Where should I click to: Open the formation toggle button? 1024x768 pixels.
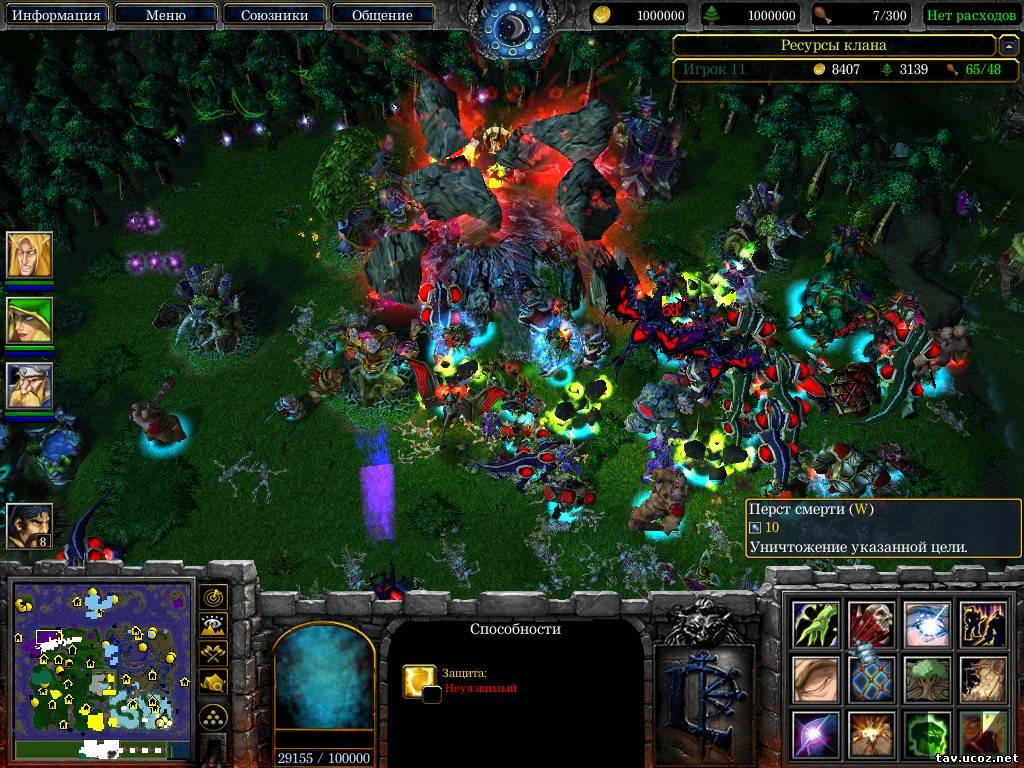pos(213,716)
